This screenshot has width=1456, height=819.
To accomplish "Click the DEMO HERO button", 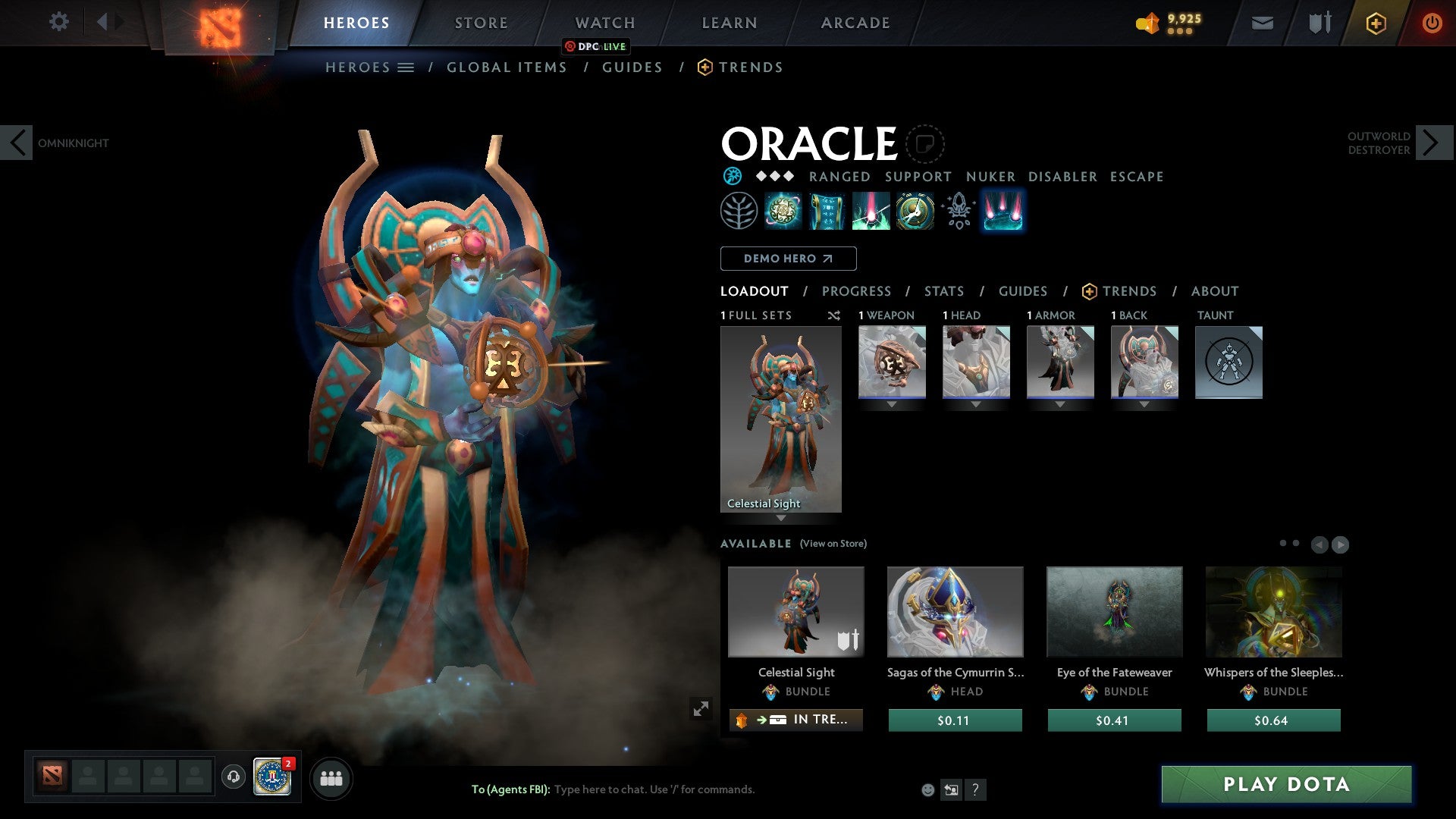I will click(787, 258).
